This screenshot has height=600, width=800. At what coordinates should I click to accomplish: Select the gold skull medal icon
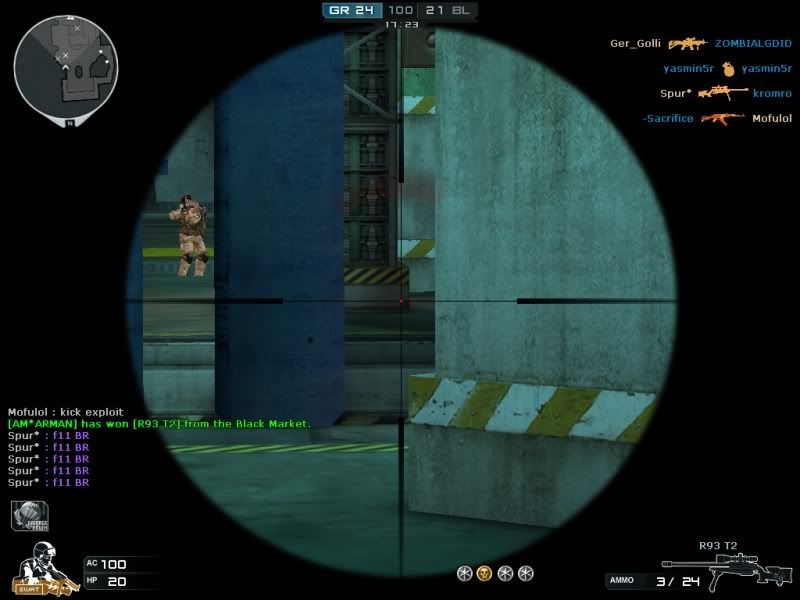click(484, 573)
